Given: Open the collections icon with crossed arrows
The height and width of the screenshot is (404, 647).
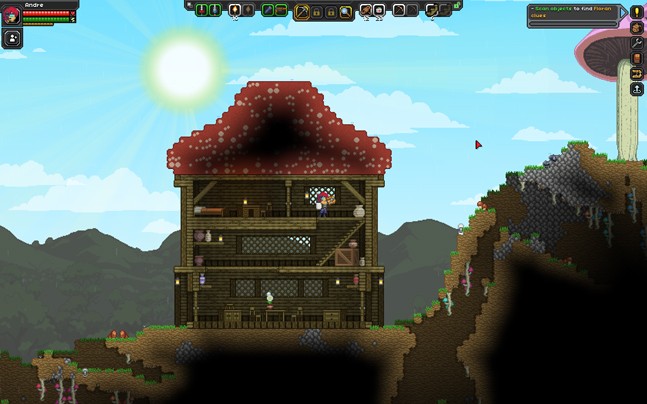Looking at the screenshot, I should pyautogui.click(x=636, y=73).
